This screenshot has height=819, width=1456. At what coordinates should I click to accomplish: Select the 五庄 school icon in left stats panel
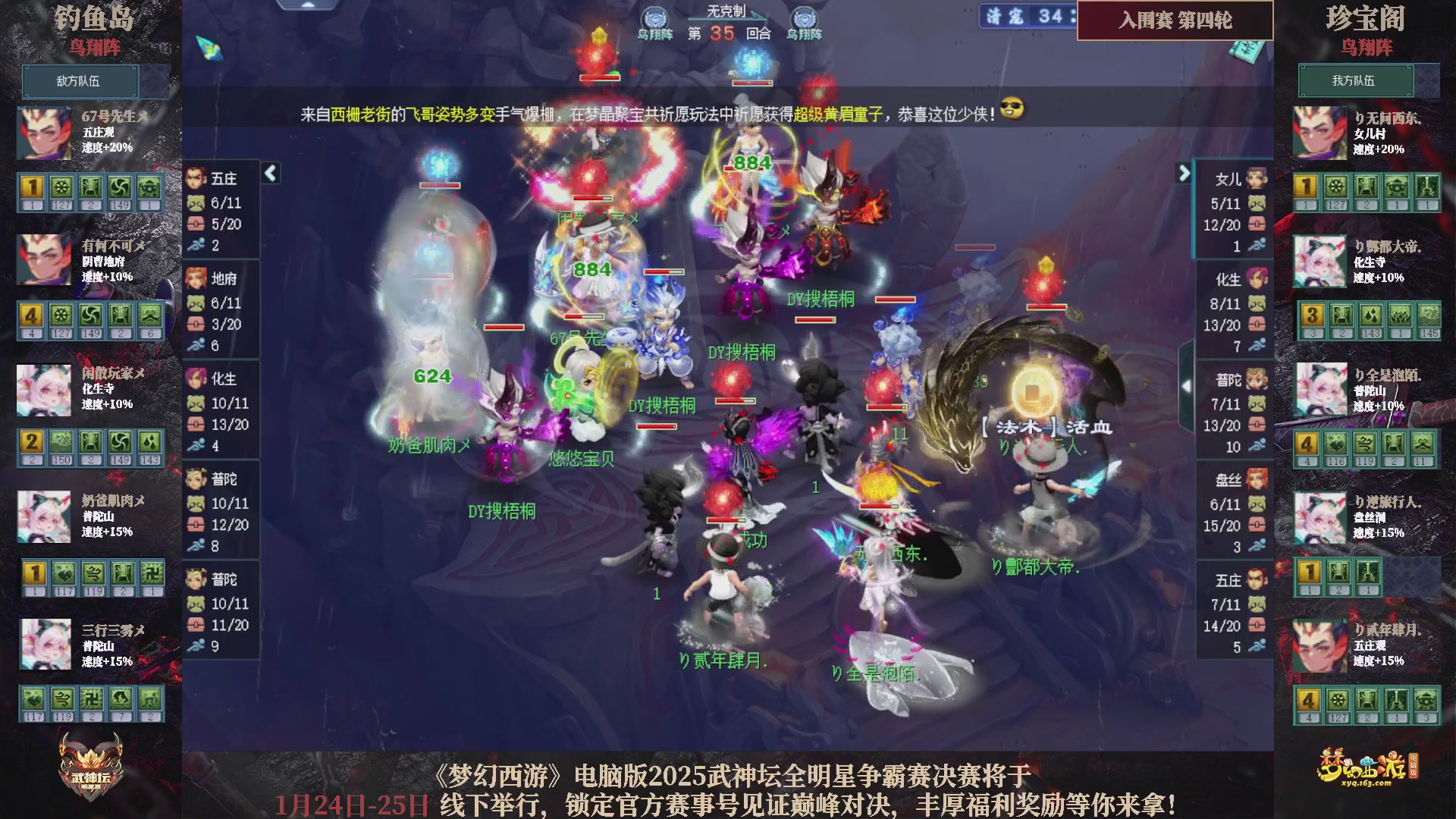click(196, 178)
